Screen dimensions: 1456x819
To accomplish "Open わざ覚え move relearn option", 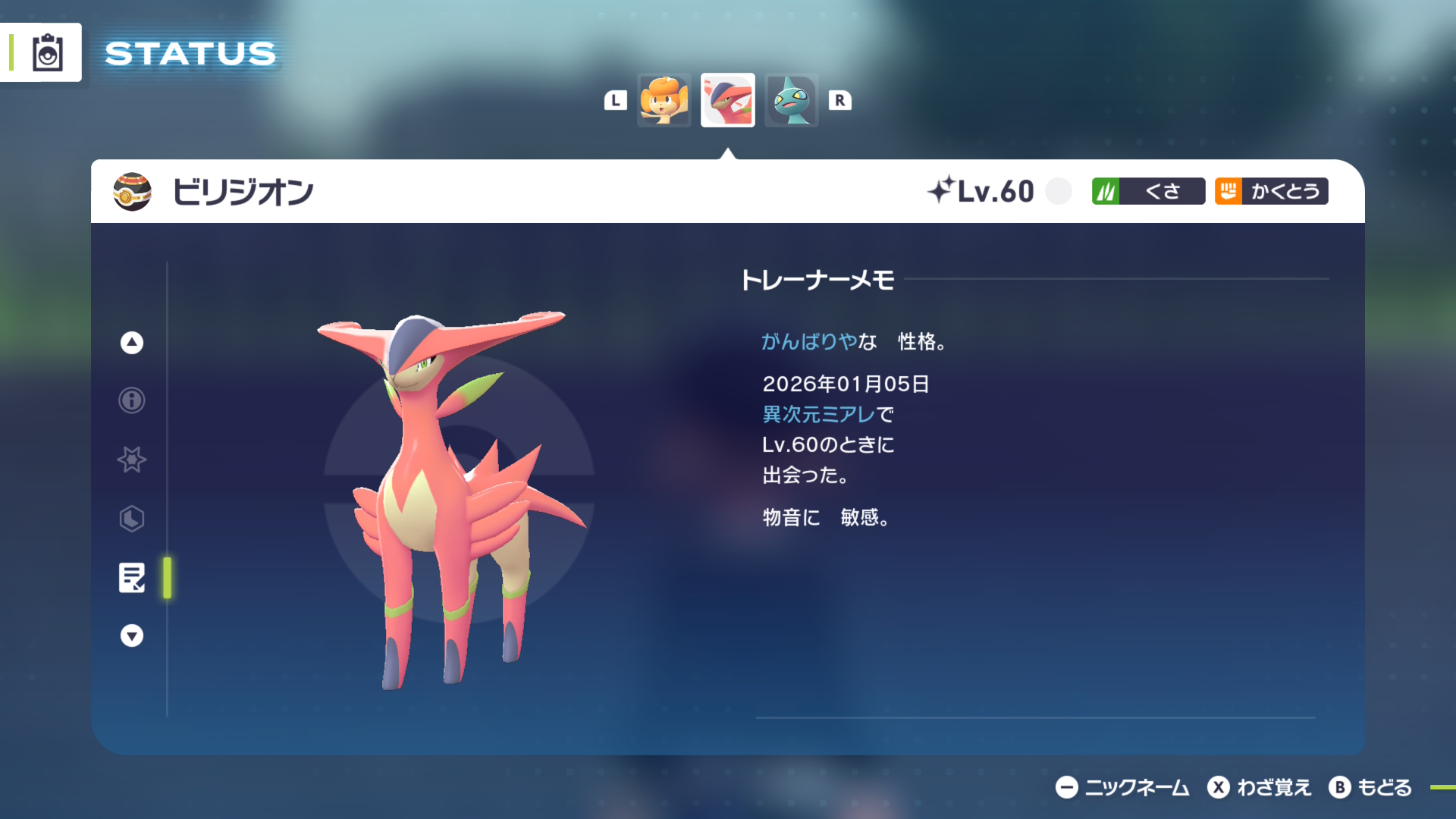I will [1260, 788].
